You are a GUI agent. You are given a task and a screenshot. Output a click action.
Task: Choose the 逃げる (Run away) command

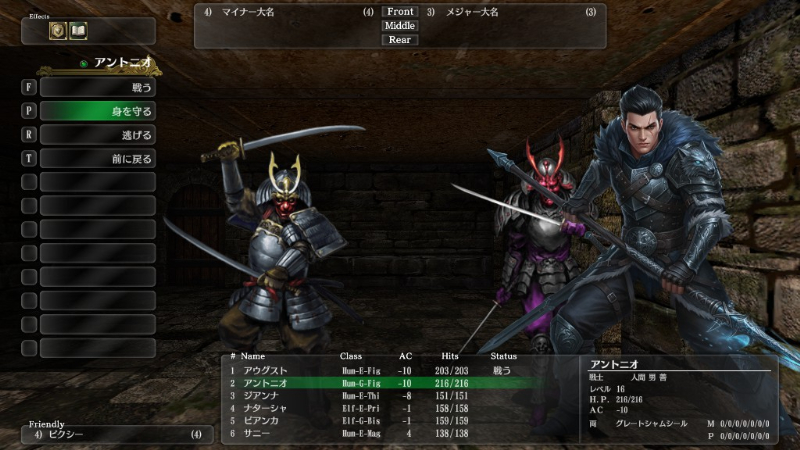(x=97, y=135)
